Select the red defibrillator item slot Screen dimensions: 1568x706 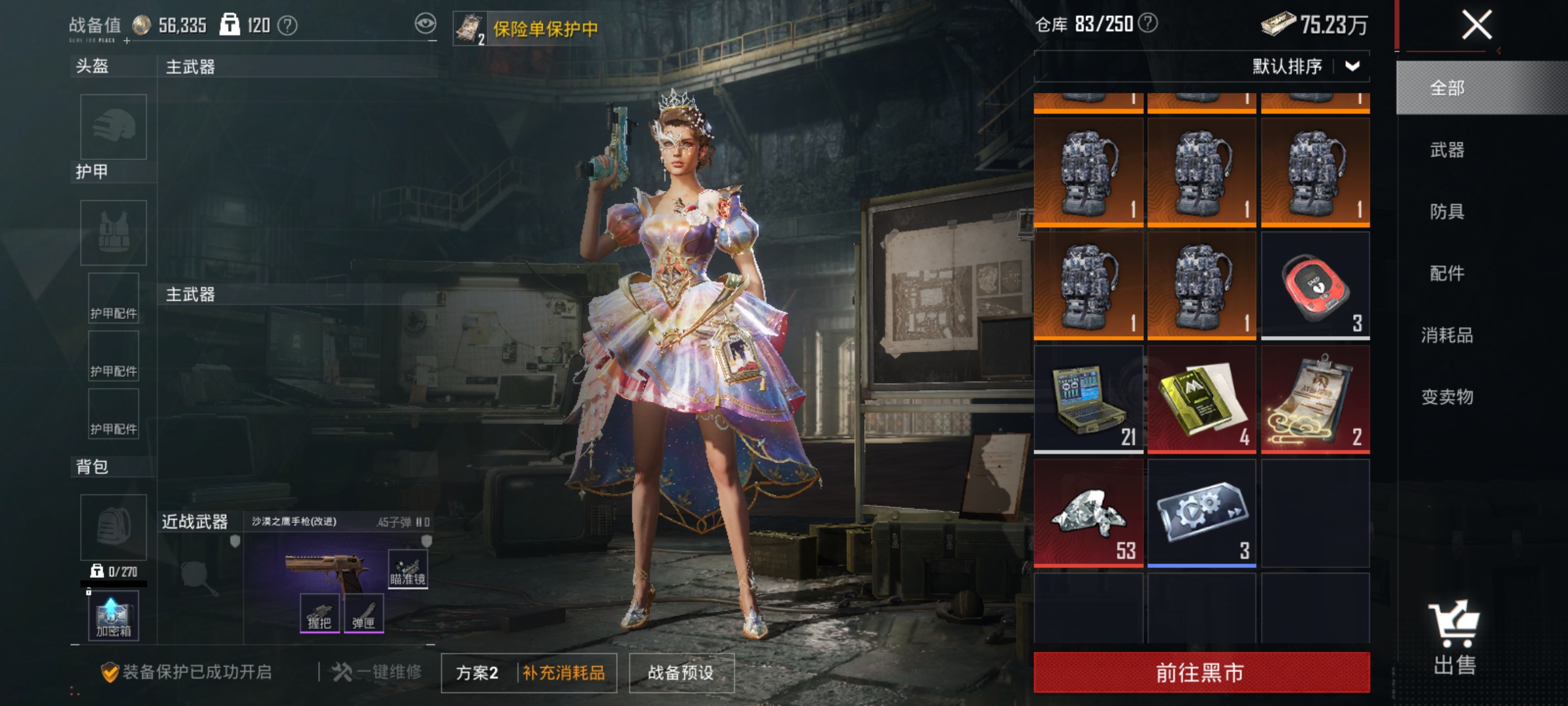pos(1315,286)
